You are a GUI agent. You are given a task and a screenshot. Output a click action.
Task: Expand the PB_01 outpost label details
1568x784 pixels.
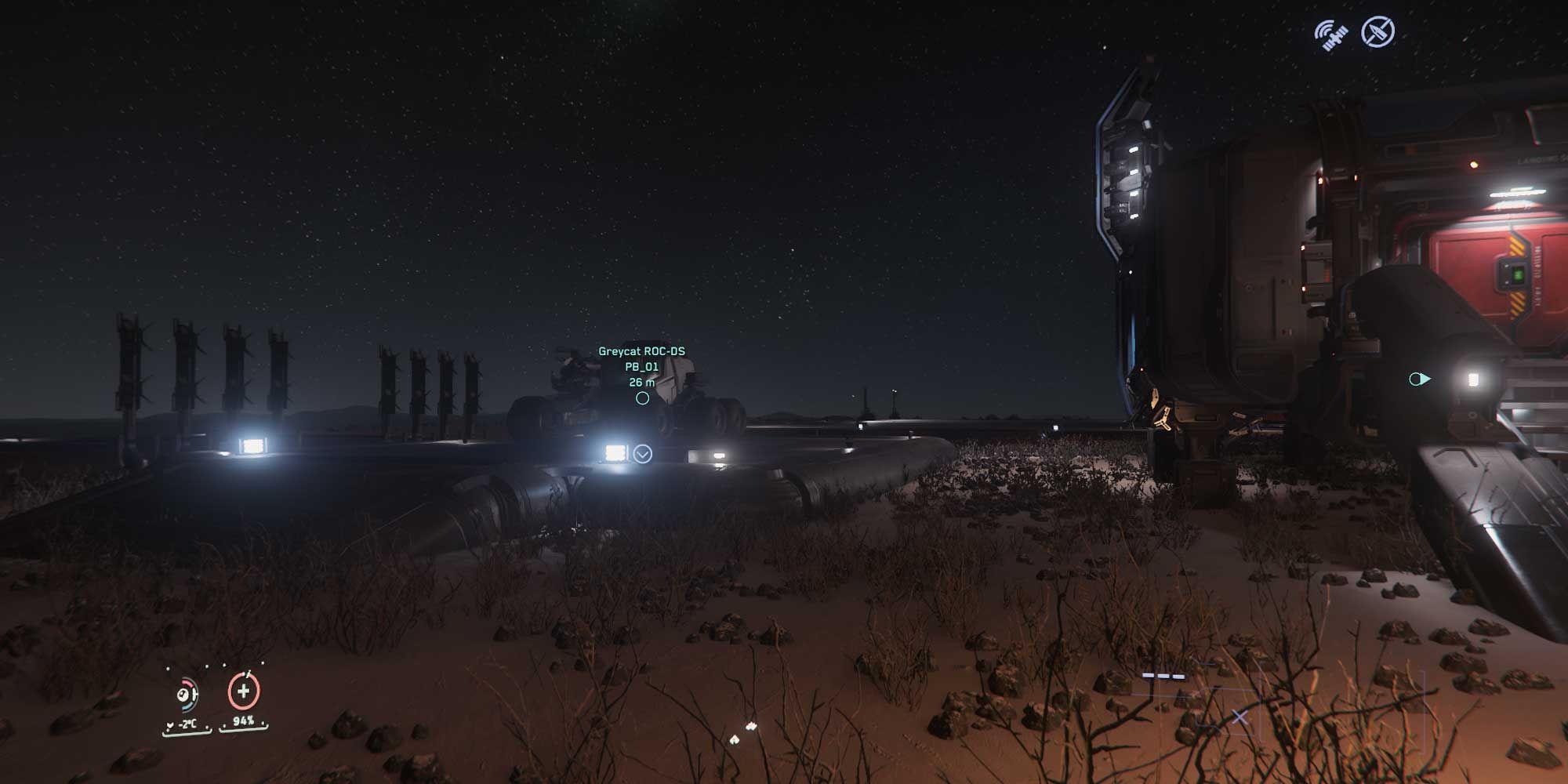click(x=641, y=368)
